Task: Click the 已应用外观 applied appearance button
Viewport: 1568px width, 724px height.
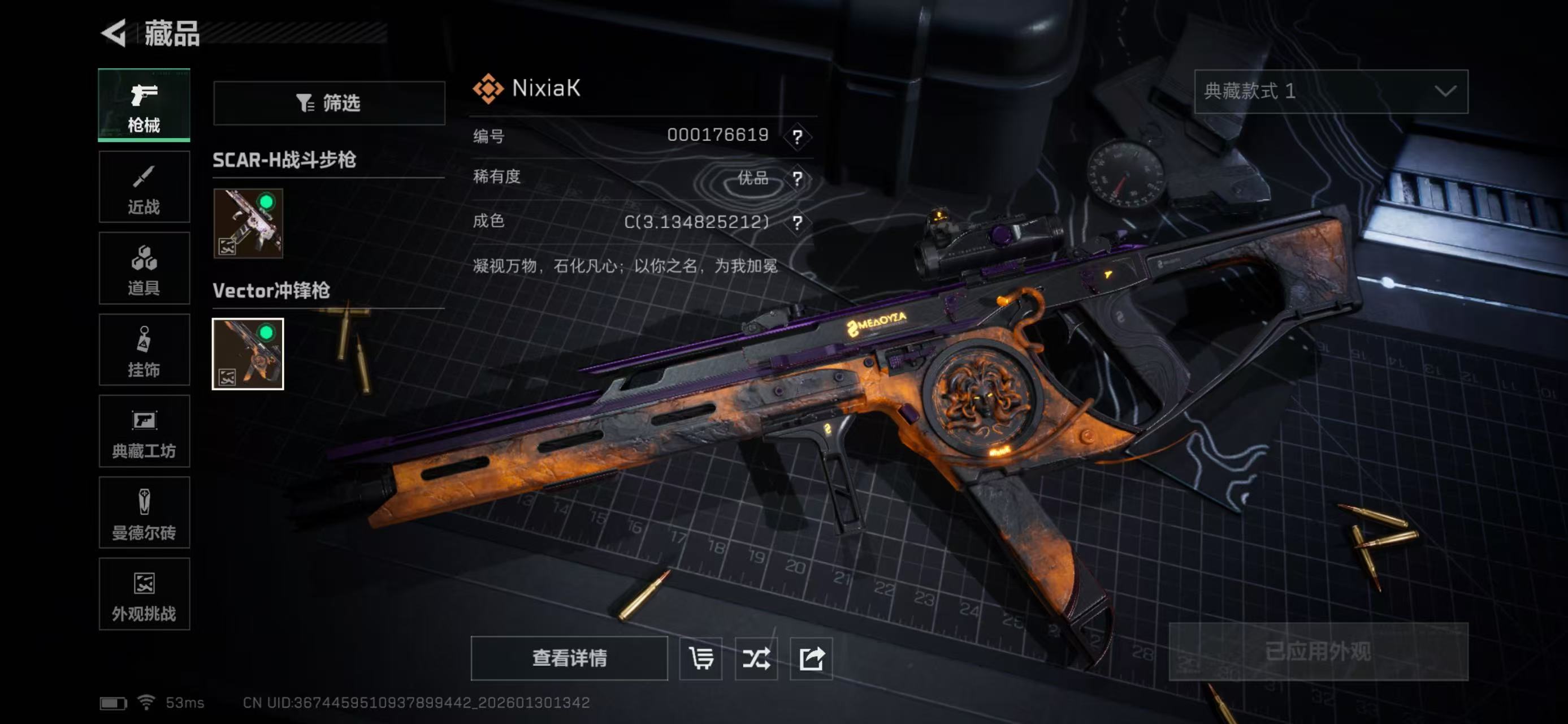Action: point(1318,652)
